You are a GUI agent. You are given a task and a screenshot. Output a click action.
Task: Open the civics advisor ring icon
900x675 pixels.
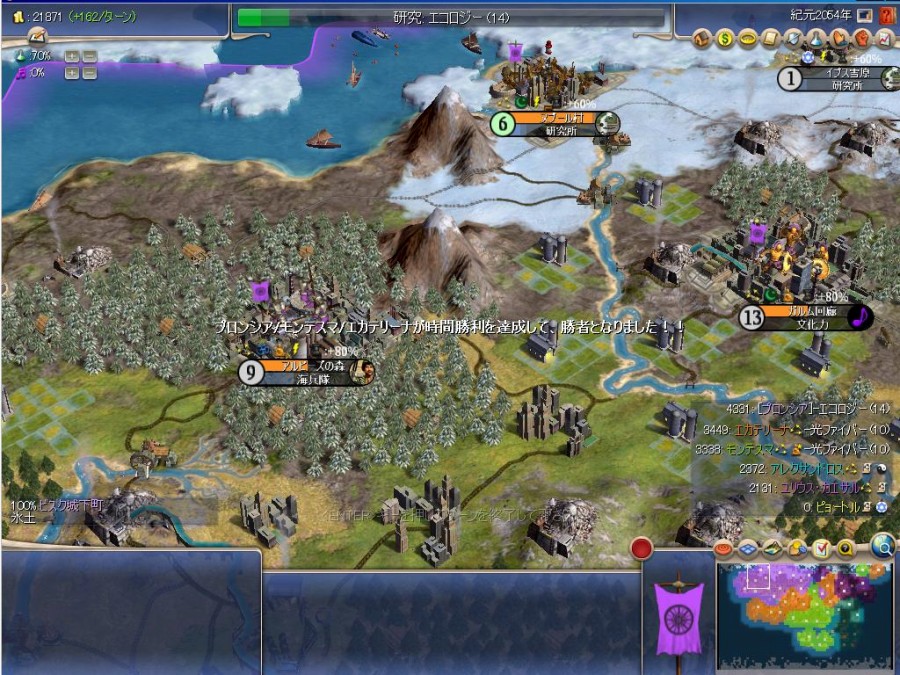coord(746,39)
